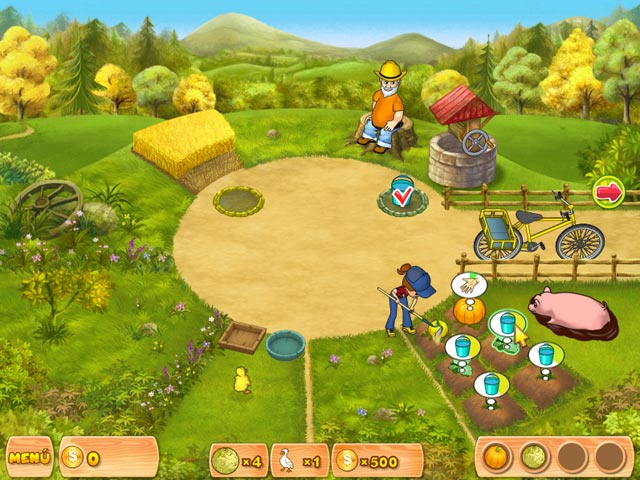Open the Menu button
Image resolution: width=640 pixels, height=480 pixels.
click(x=30, y=458)
